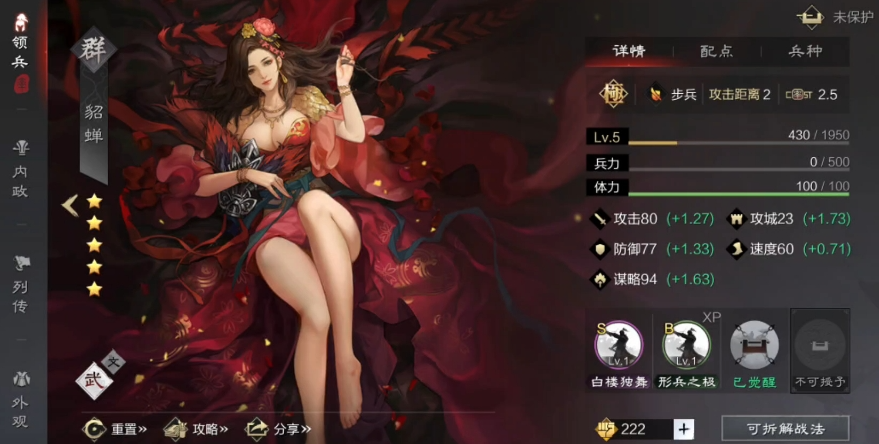Click the 可拆解战法 button

click(x=784, y=429)
